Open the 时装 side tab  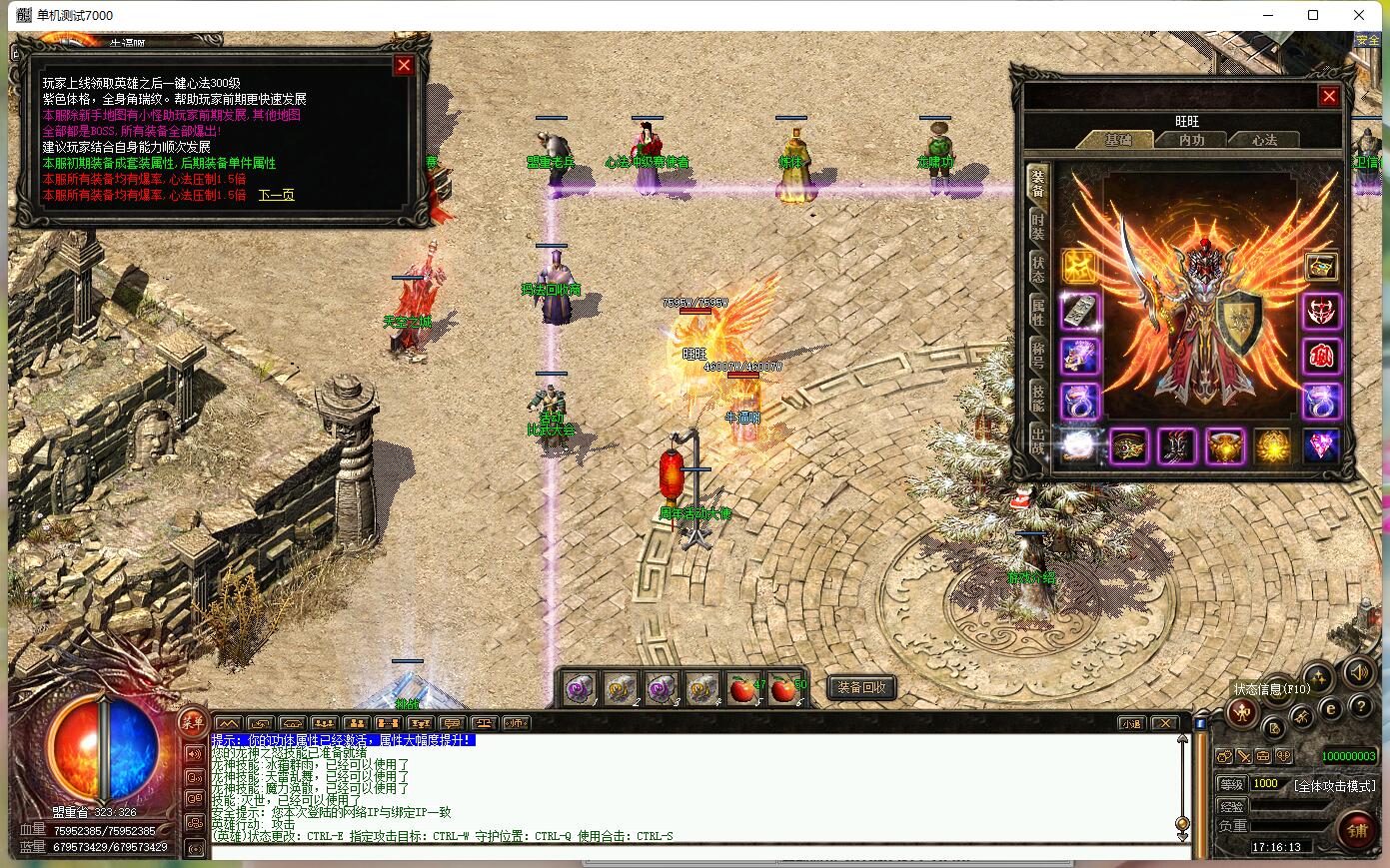(1039, 226)
